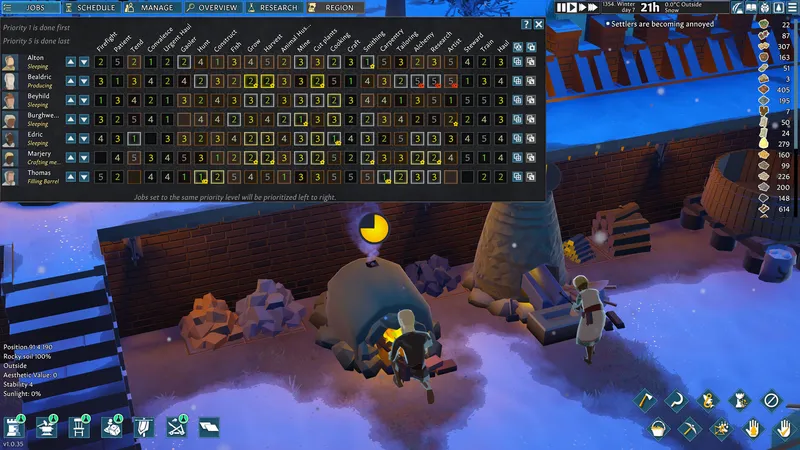Choose the sickle harvest order

coord(675,400)
